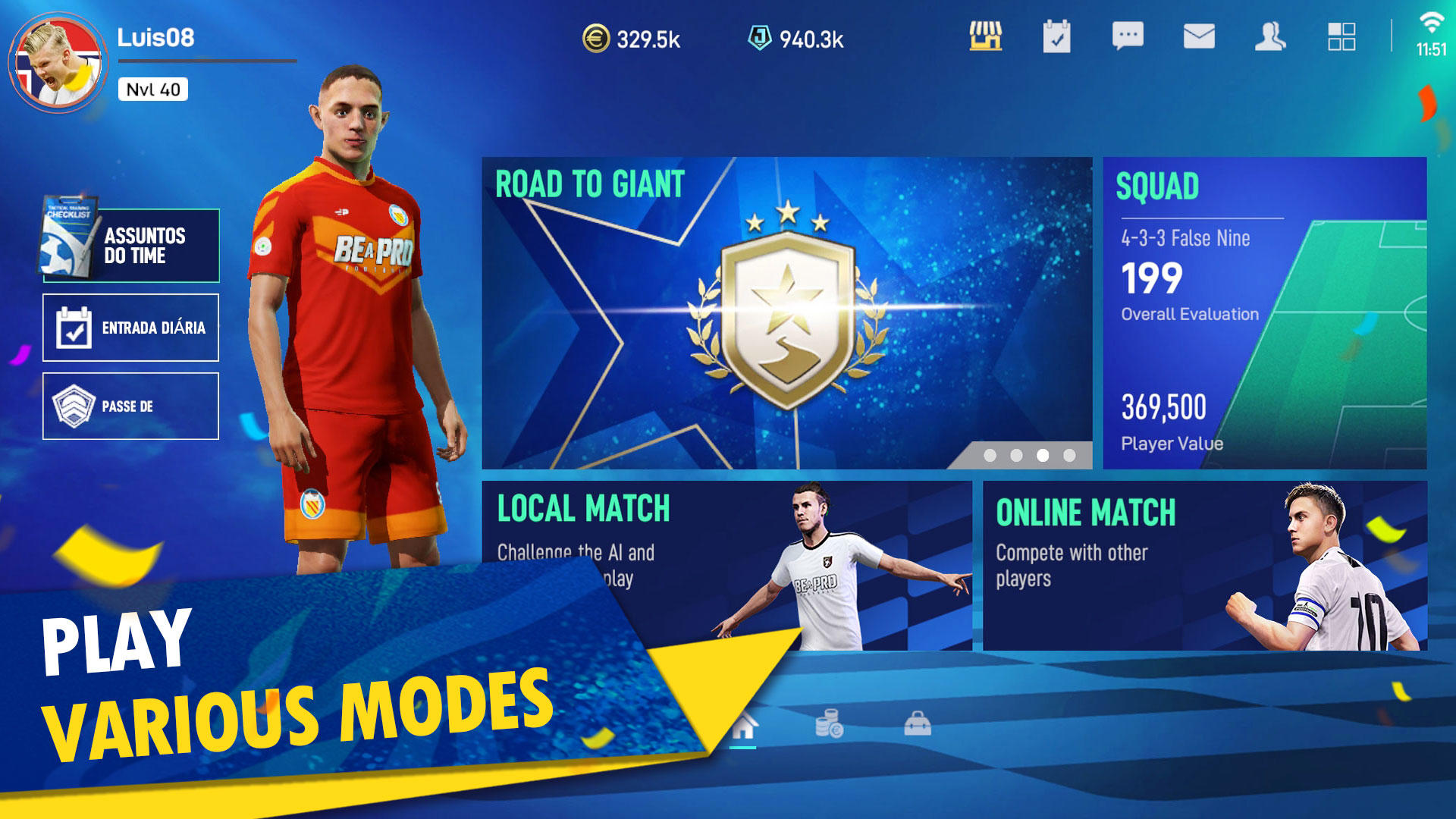1456x819 pixels.
Task: Open the quests checklist icon
Action: tap(1057, 36)
